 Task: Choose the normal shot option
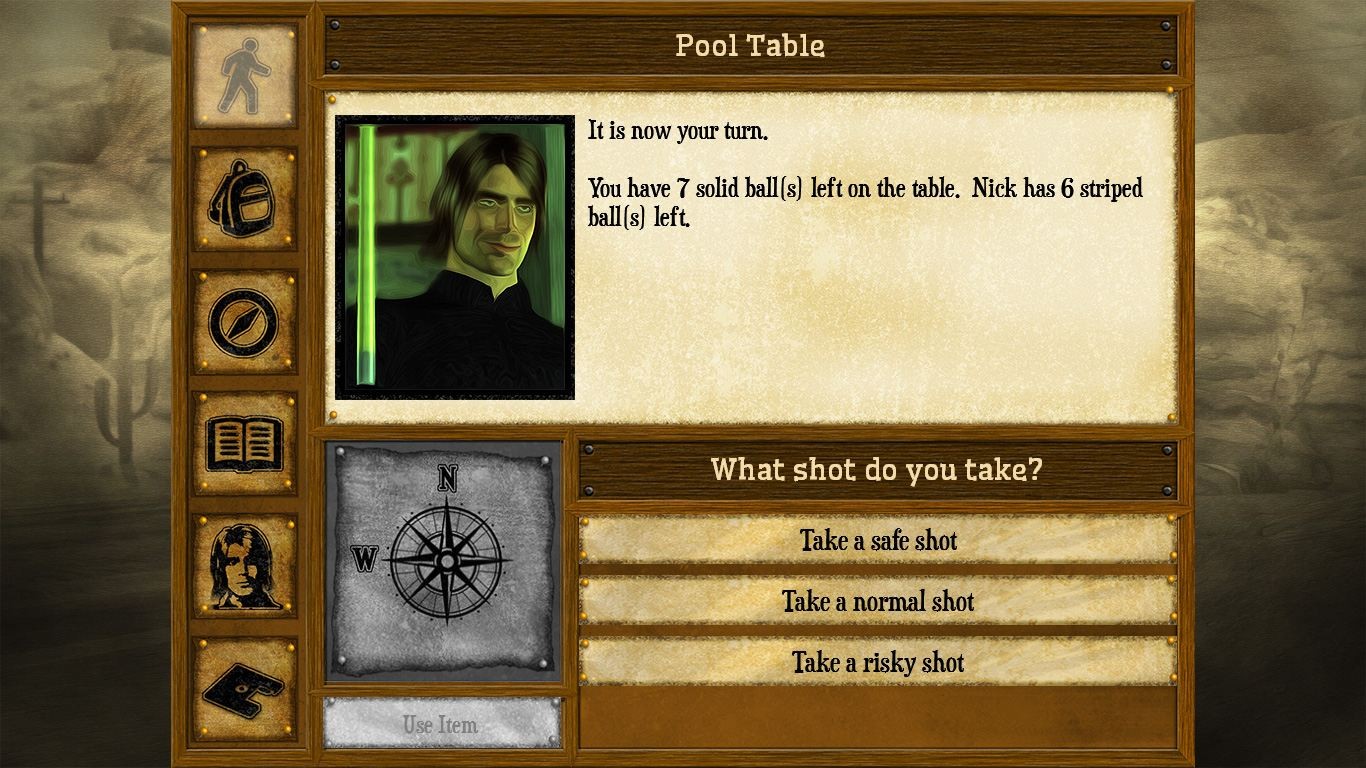pos(877,602)
